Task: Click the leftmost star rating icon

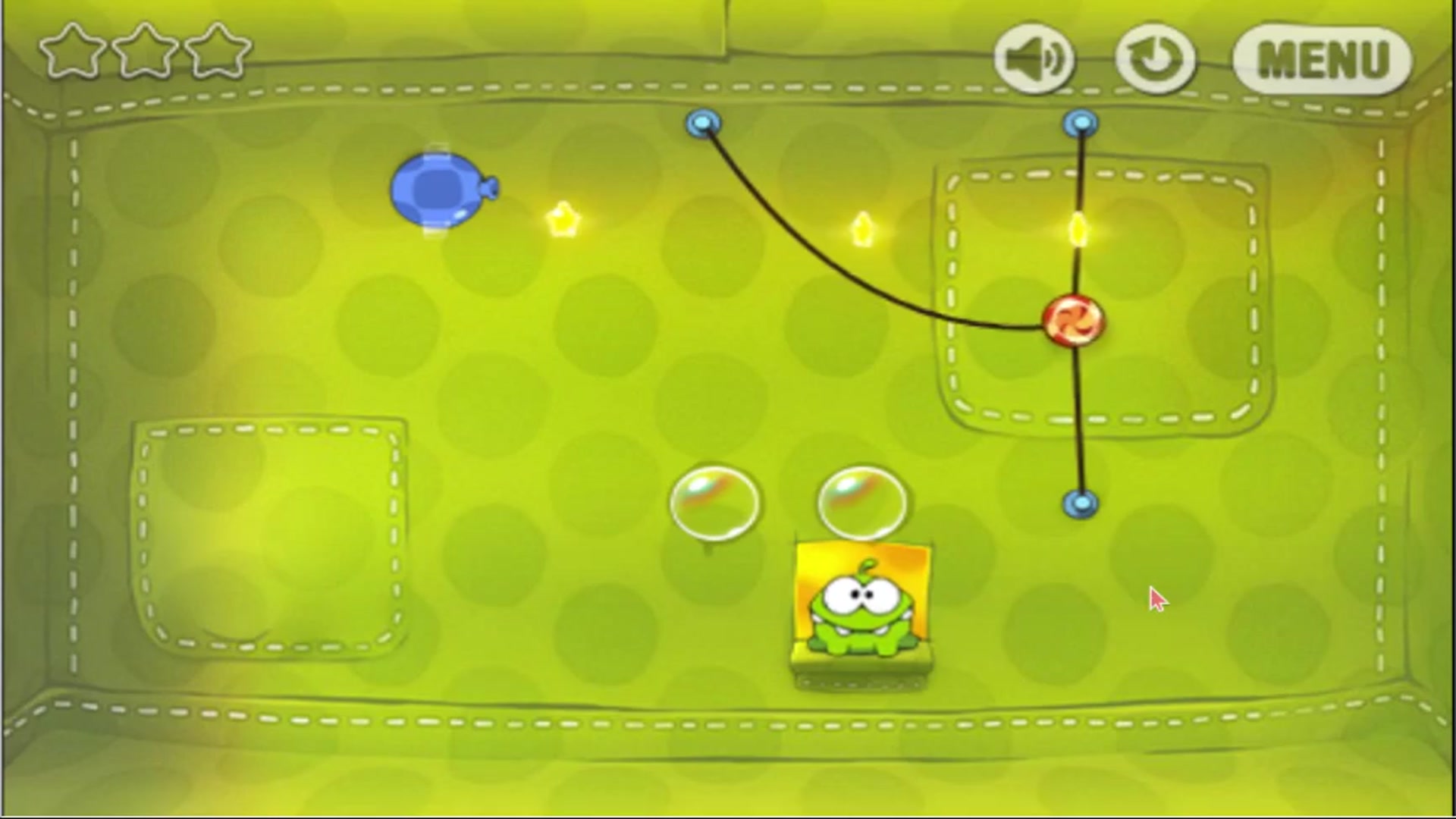Action: tap(76, 52)
